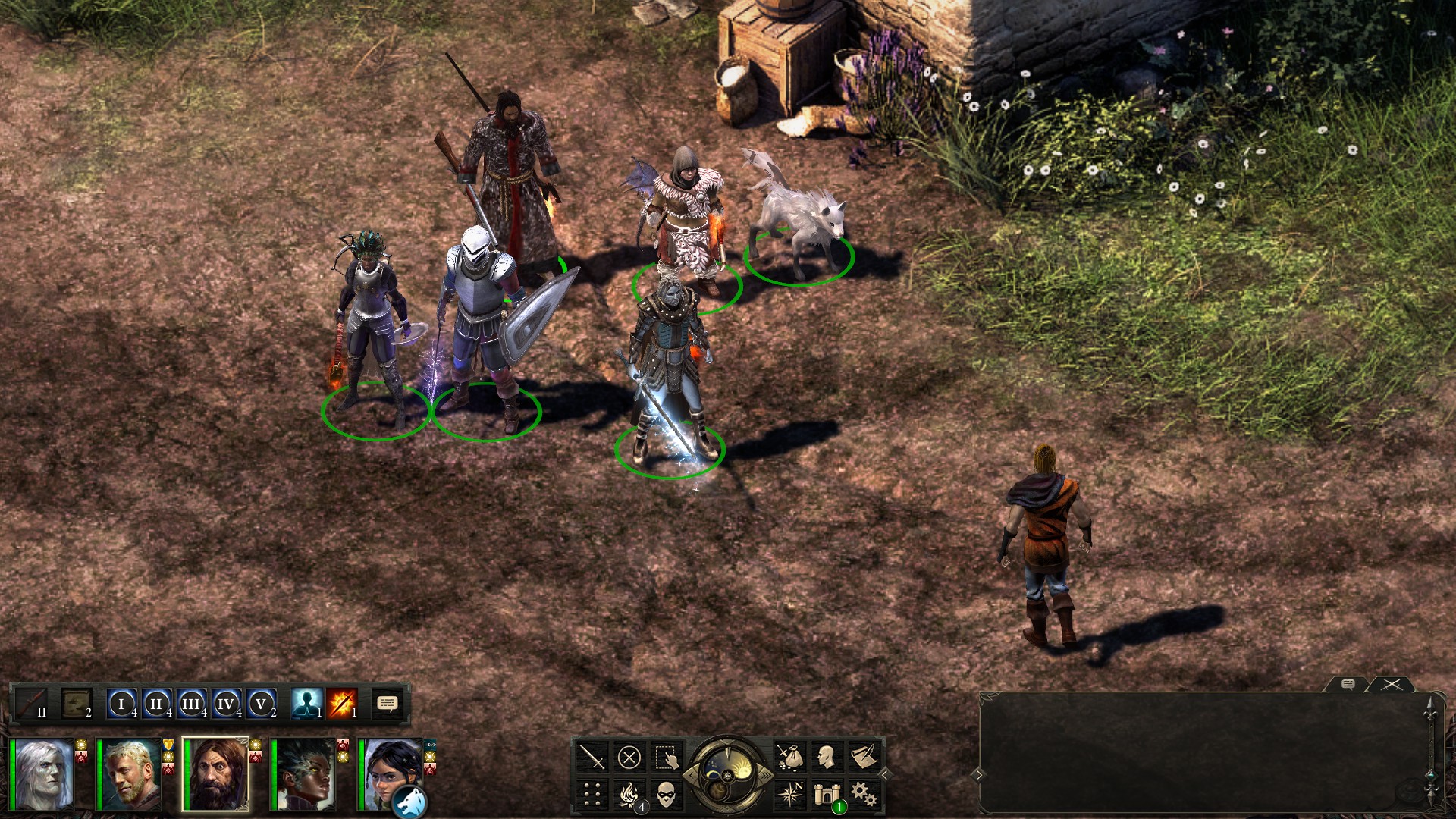This screenshot has width=1456, height=819.
Task: Open the options gear icon
Action: pyautogui.click(x=865, y=795)
